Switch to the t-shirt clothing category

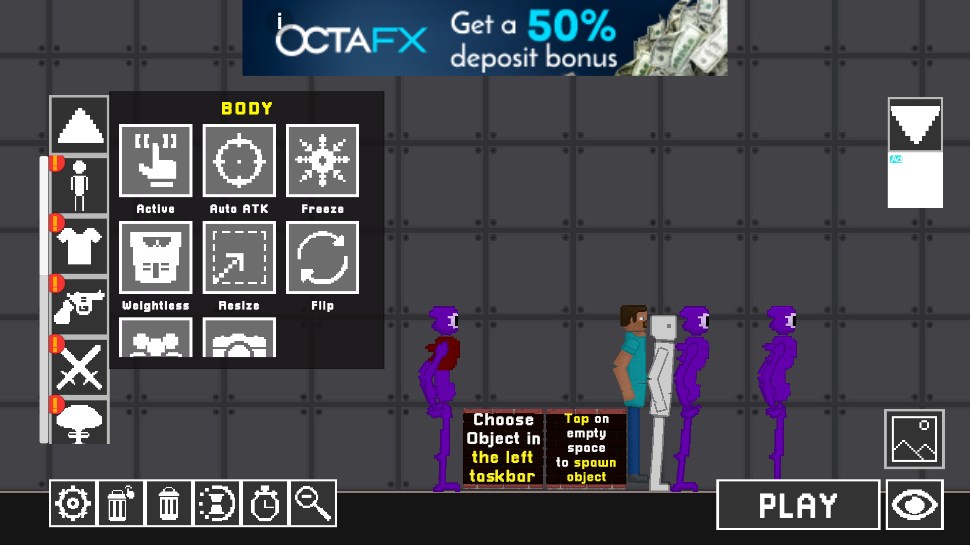click(80, 245)
